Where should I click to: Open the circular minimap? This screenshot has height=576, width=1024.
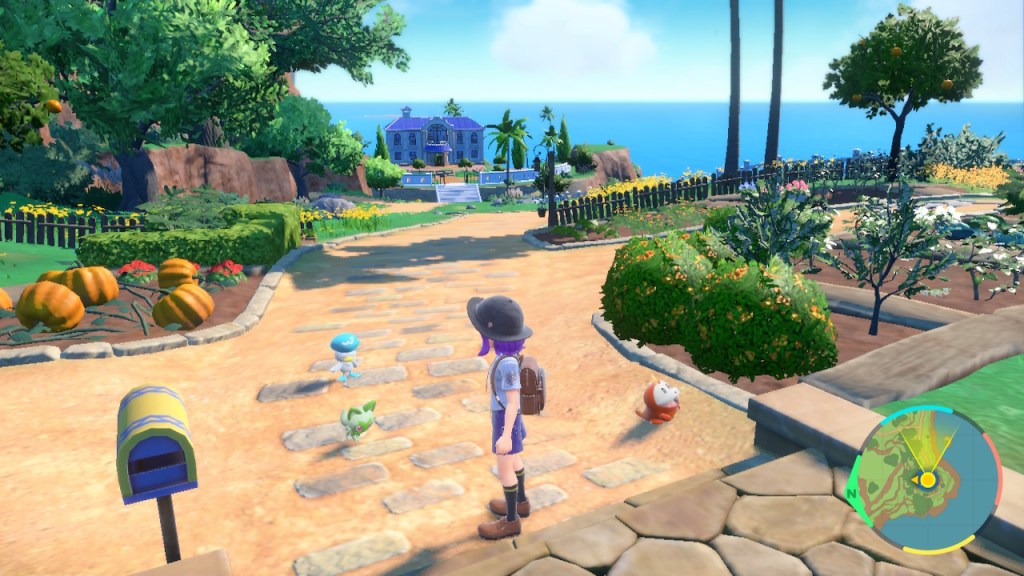[x=927, y=478]
